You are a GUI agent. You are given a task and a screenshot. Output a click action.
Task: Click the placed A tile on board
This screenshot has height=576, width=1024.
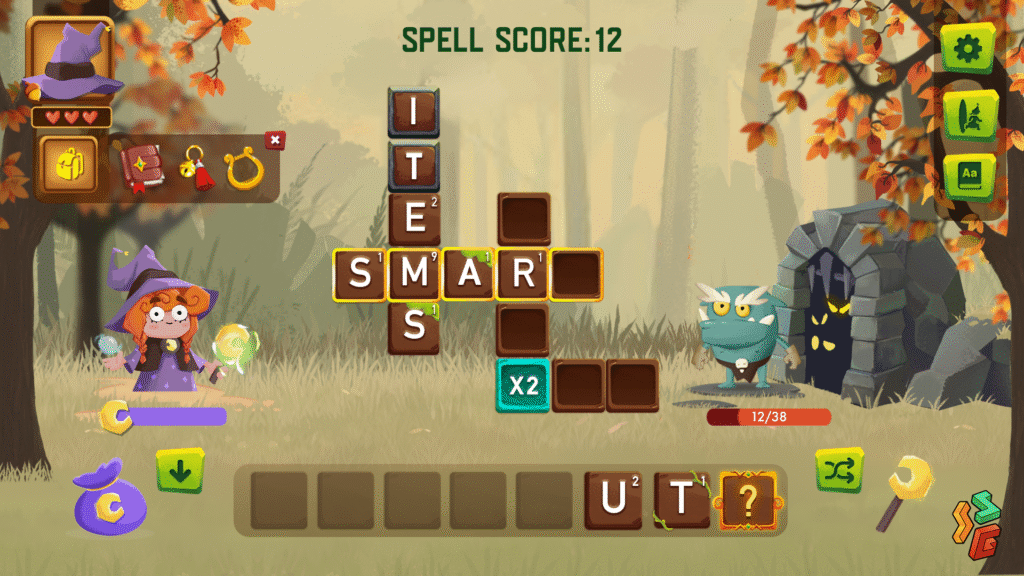tap(469, 275)
